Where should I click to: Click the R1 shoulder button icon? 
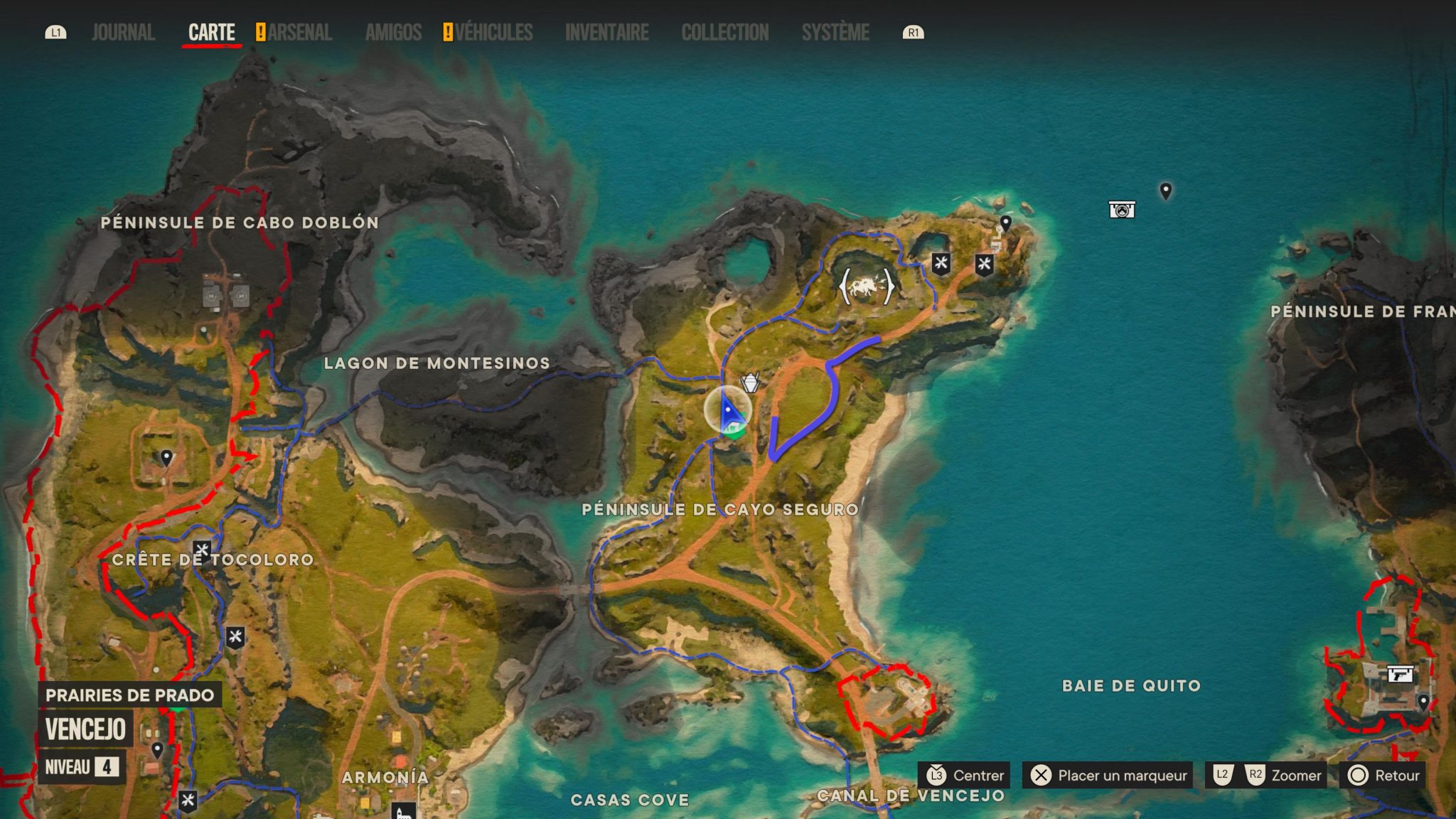[913, 32]
